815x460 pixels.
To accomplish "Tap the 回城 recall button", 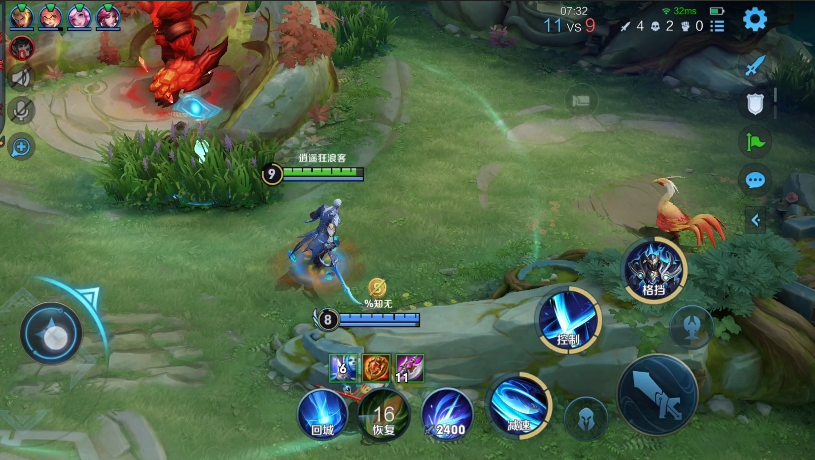I will pyautogui.click(x=323, y=415).
